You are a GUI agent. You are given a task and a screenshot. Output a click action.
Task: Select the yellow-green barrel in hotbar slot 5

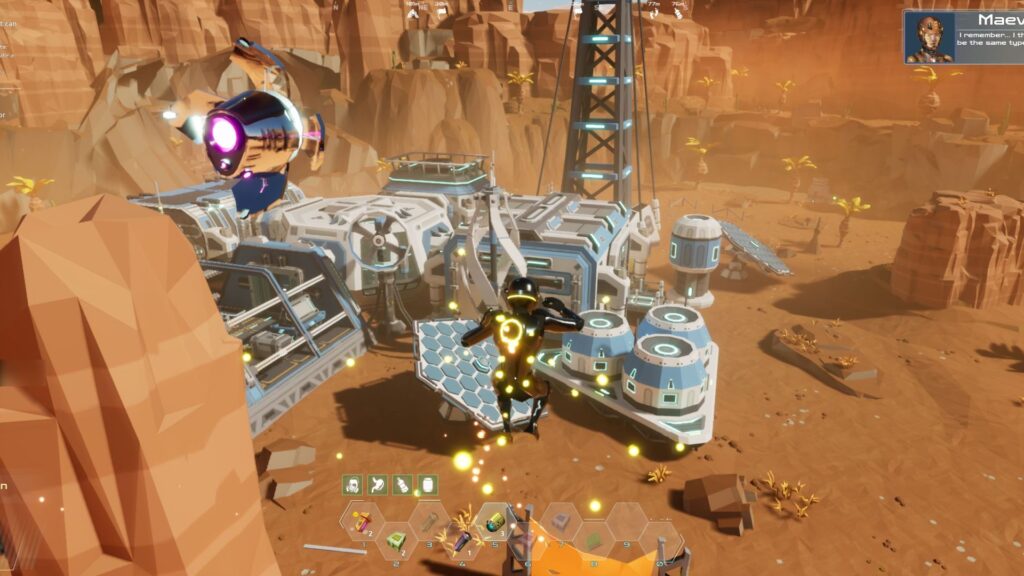pyautogui.click(x=494, y=520)
